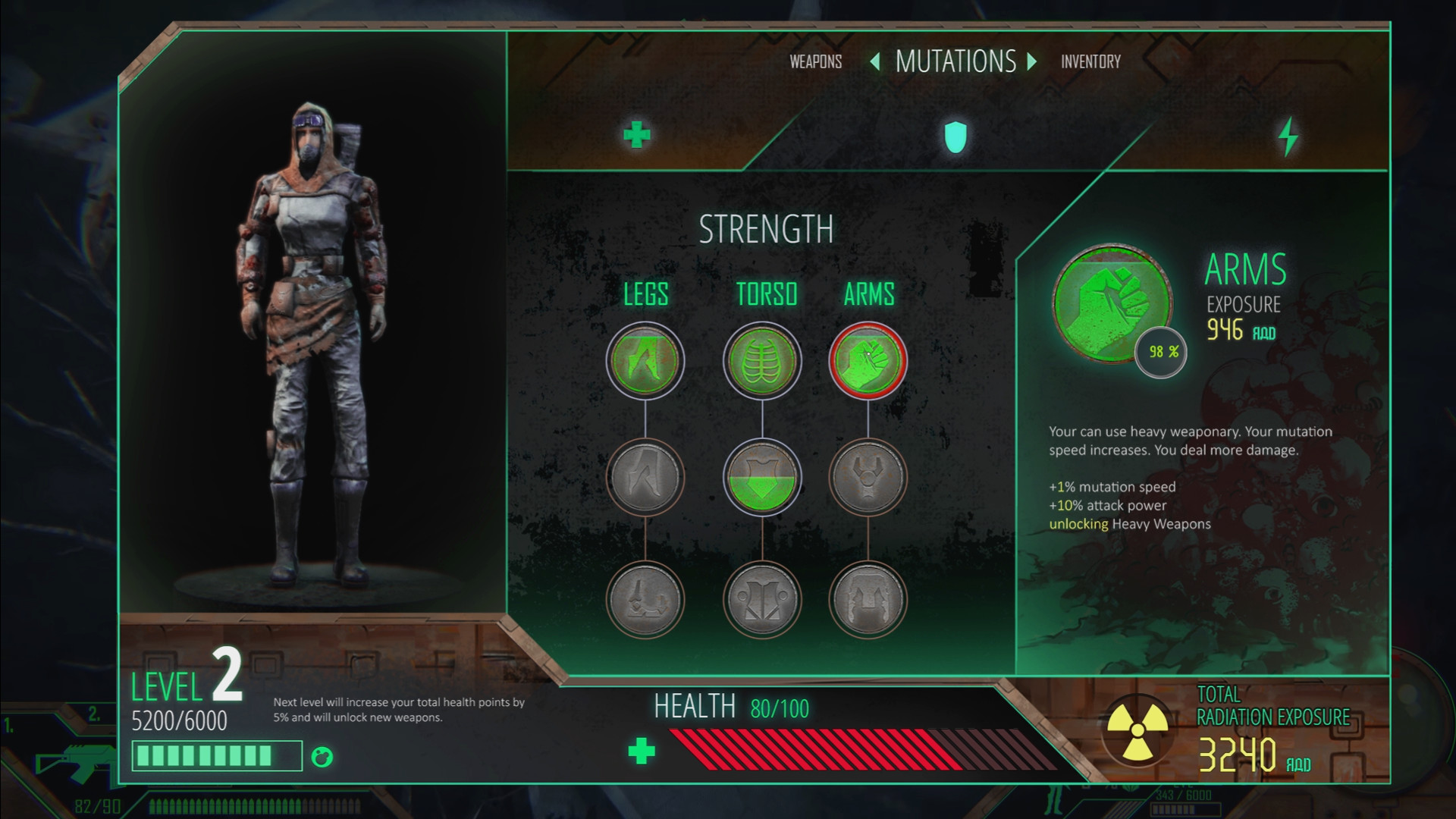Select the Legs mutation fist icon
The image size is (1456, 819).
[645, 362]
